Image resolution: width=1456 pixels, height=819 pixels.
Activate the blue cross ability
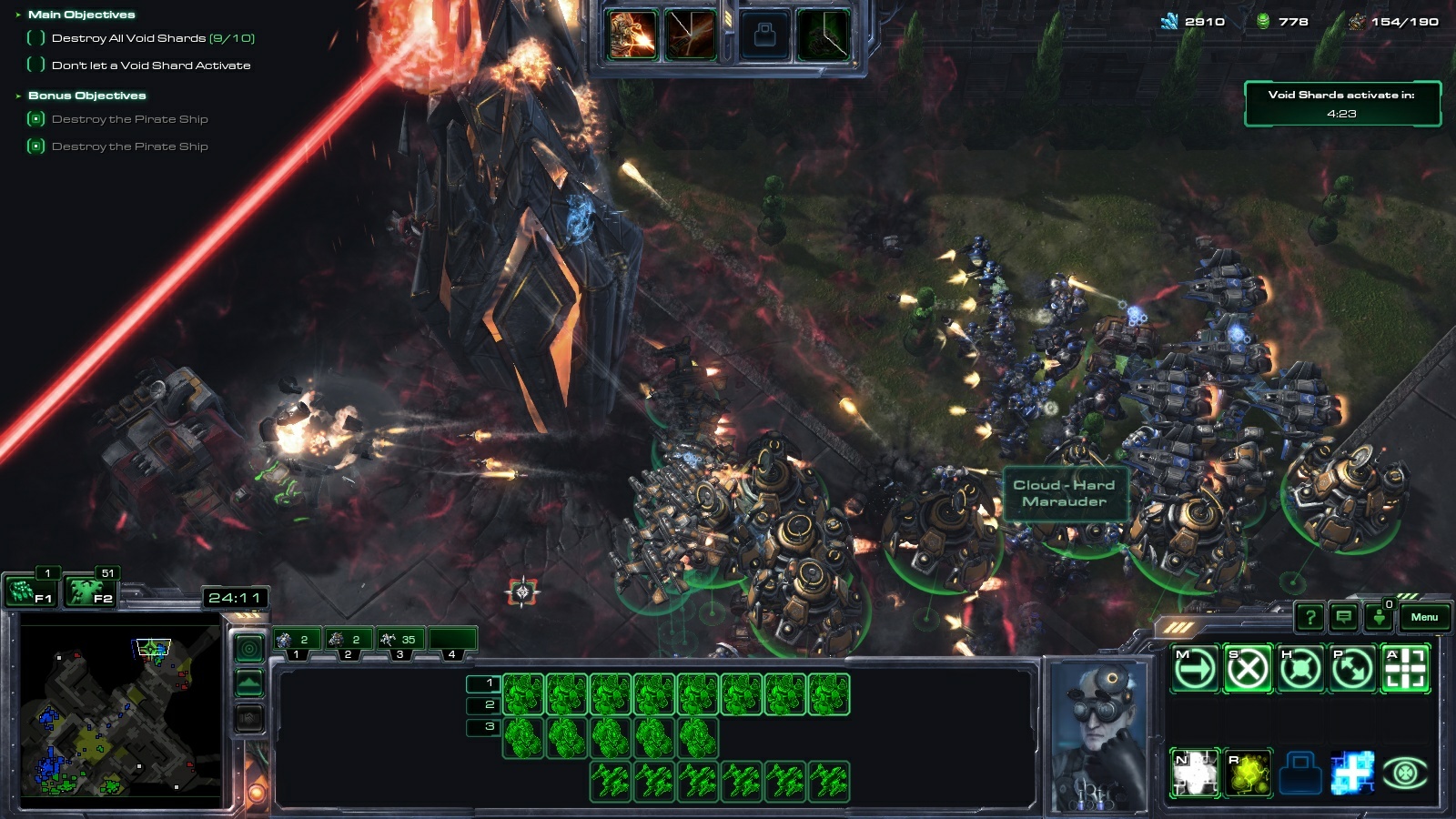point(1353,773)
